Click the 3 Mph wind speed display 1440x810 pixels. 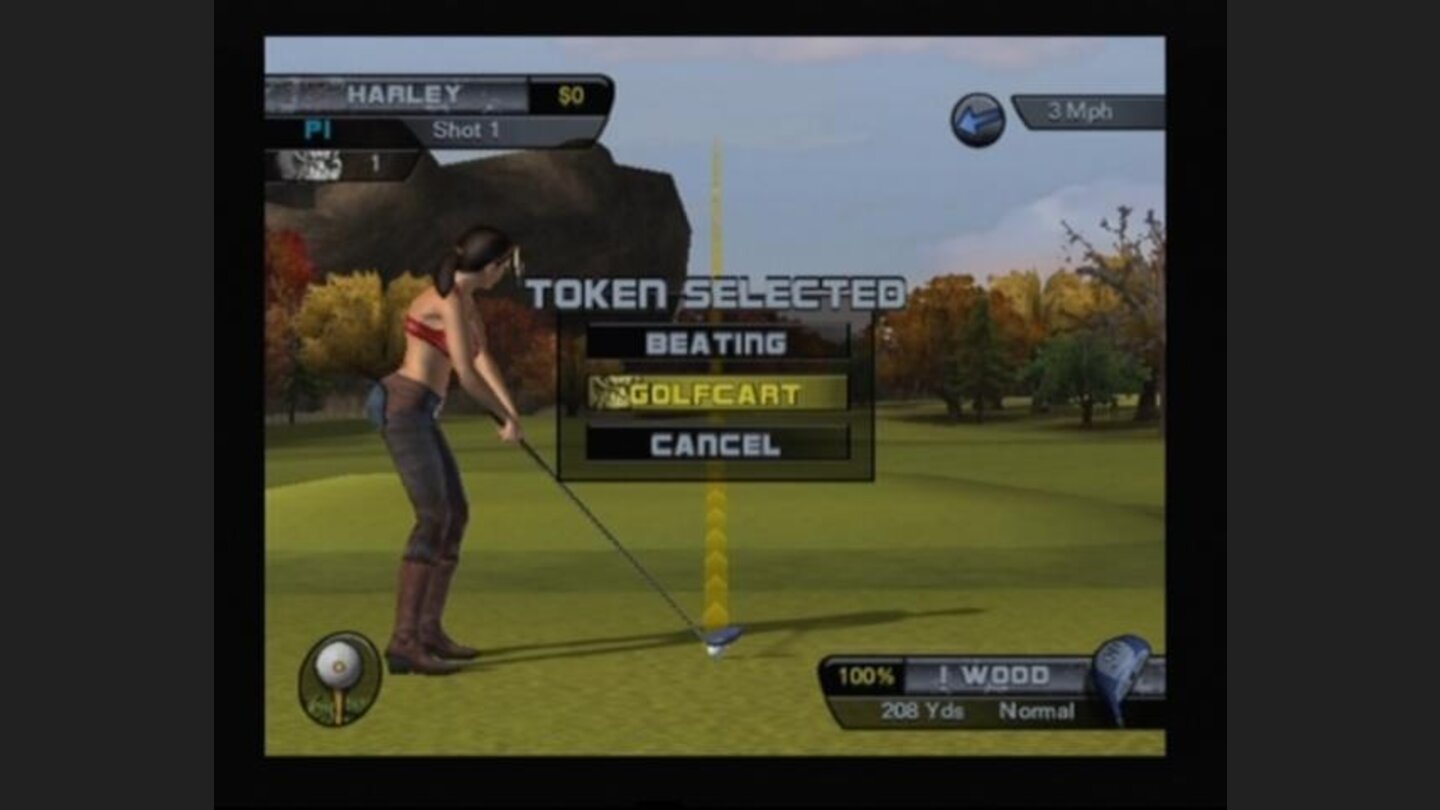click(x=1080, y=113)
